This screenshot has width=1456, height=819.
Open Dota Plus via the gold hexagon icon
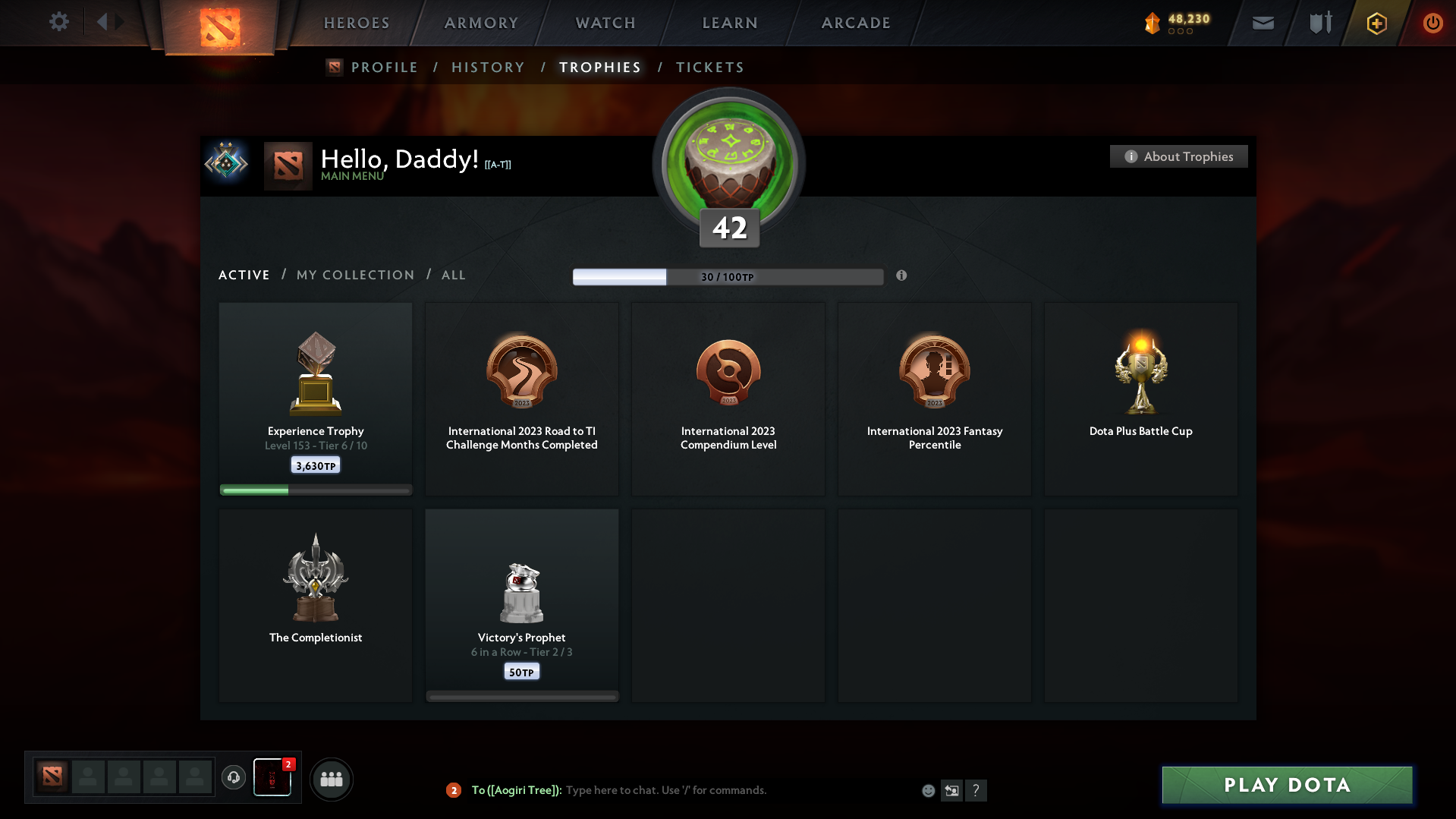(1376, 23)
